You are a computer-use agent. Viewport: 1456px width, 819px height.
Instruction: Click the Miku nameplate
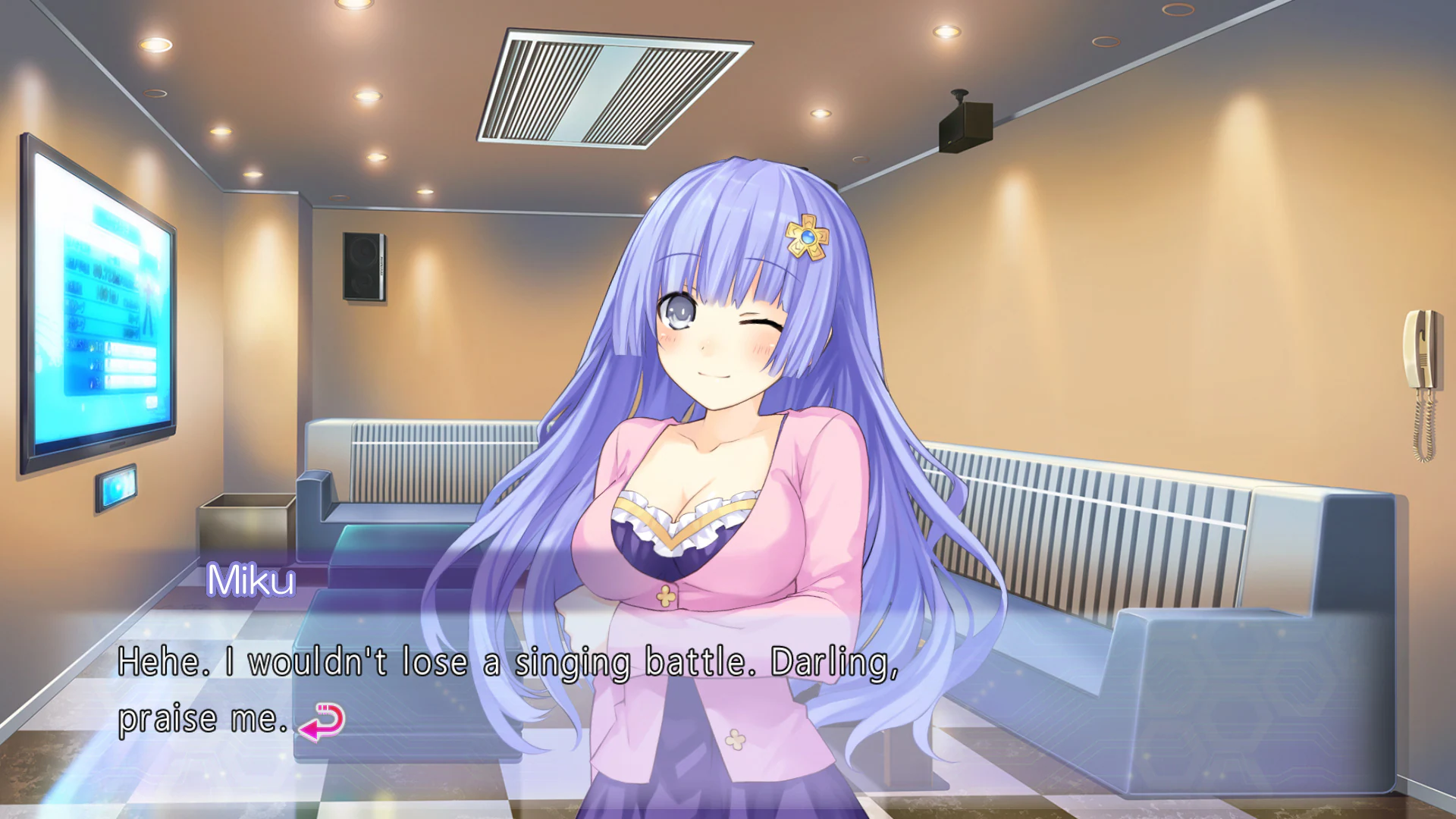click(x=251, y=581)
